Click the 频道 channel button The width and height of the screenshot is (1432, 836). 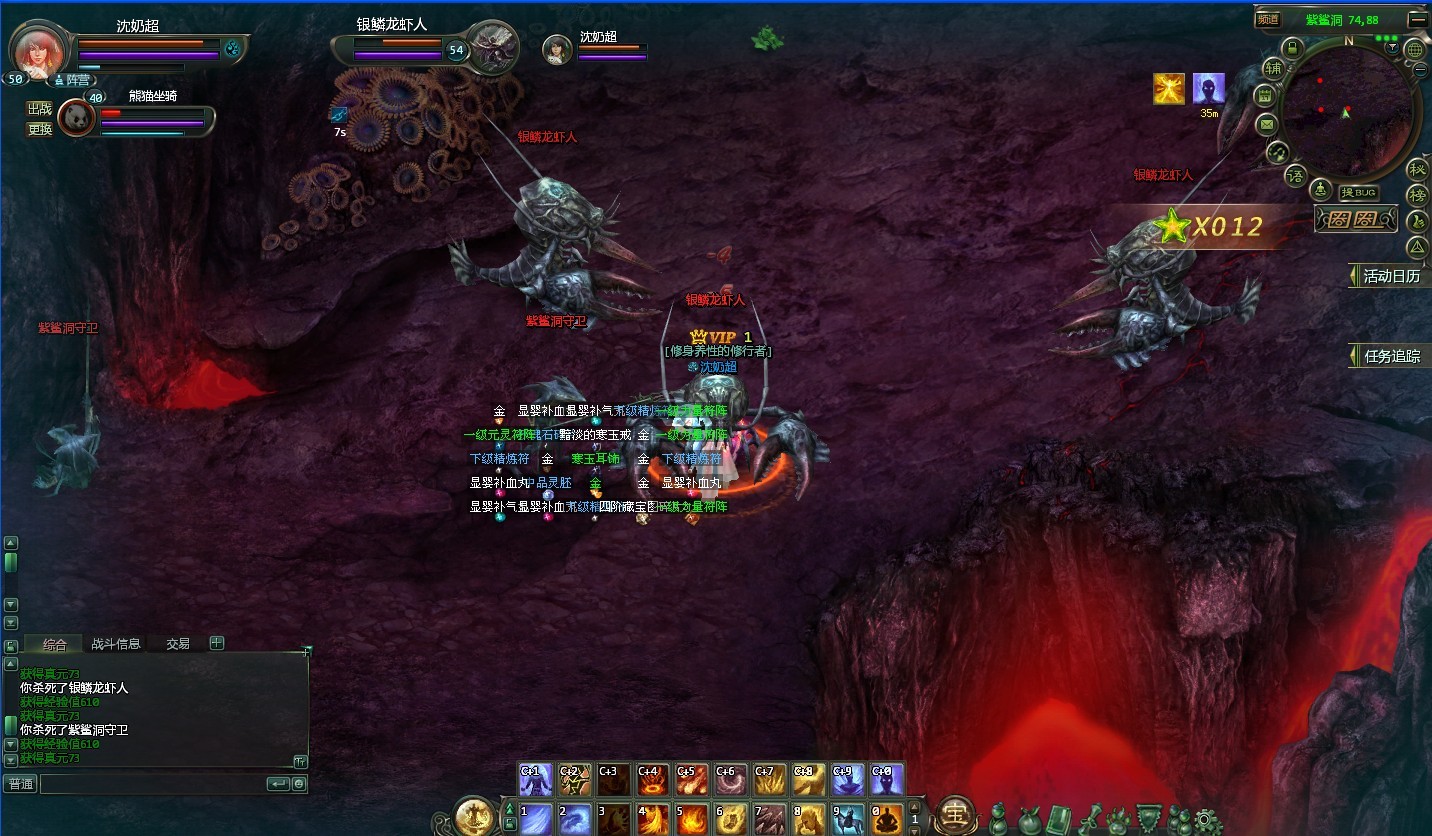1268,19
